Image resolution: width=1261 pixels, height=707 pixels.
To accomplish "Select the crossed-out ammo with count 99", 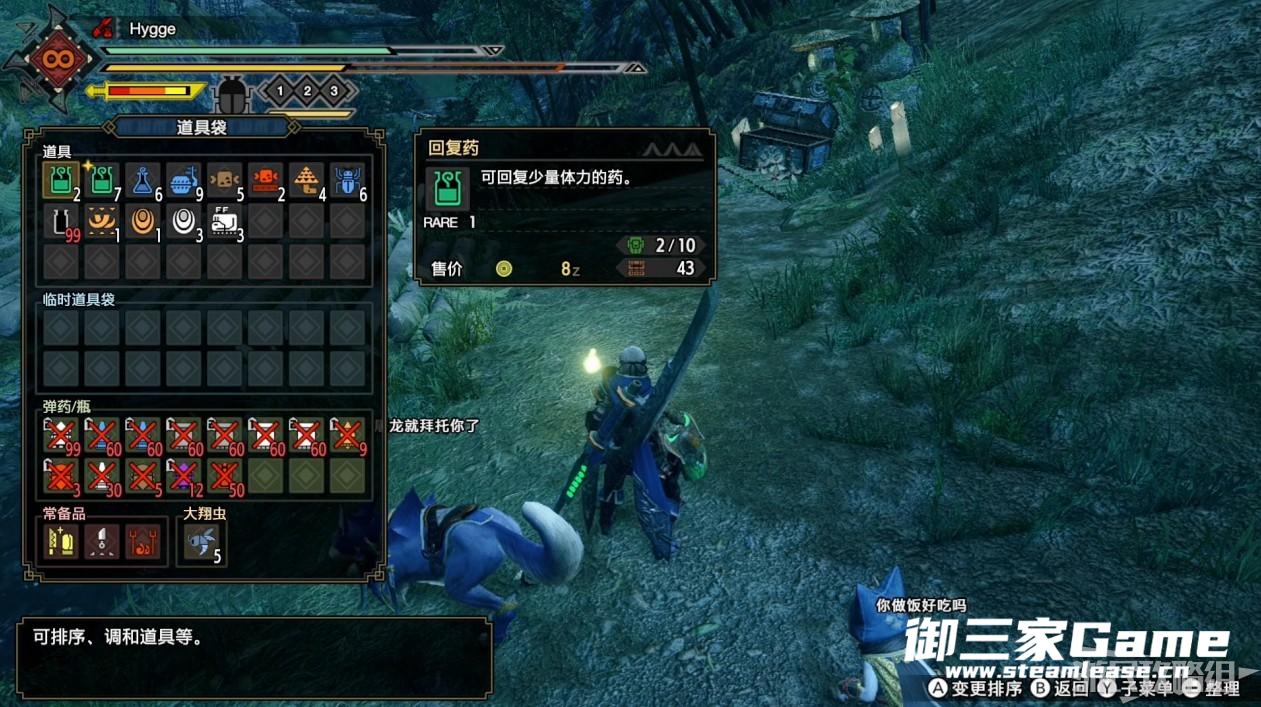I will tap(61, 436).
